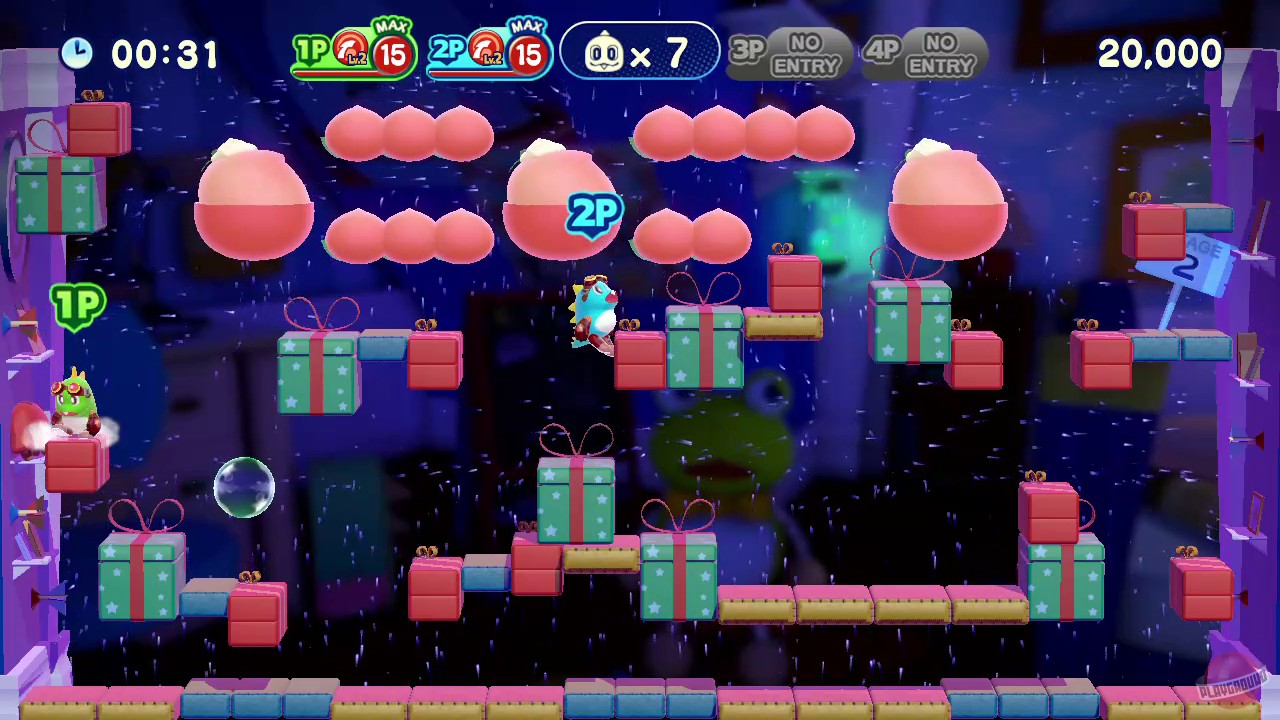1280x720 pixels.
Task: Select the 3P NO ENTRY slot
Action: (789, 53)
